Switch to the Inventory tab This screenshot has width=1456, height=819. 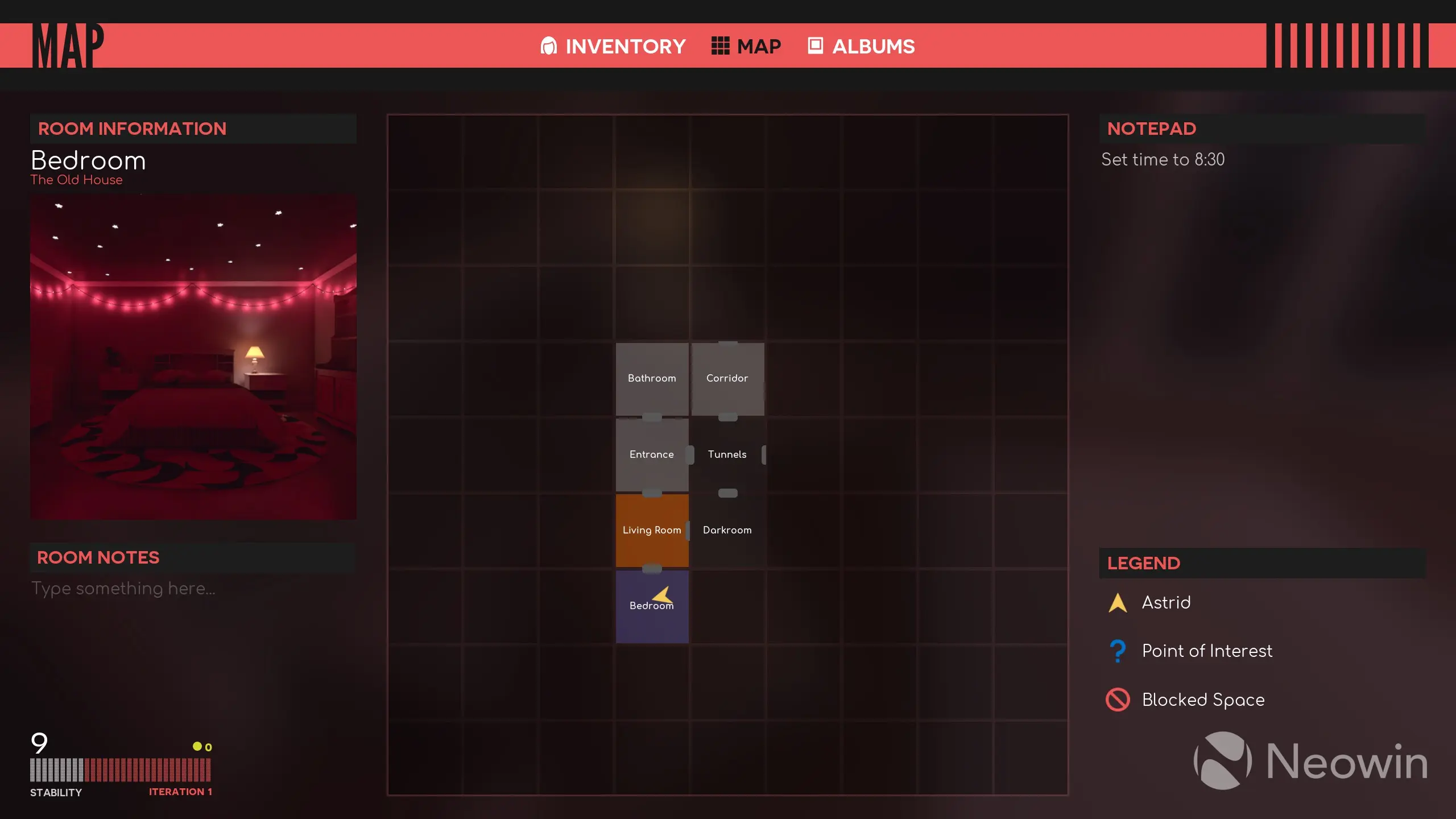(x=613, y=46)
